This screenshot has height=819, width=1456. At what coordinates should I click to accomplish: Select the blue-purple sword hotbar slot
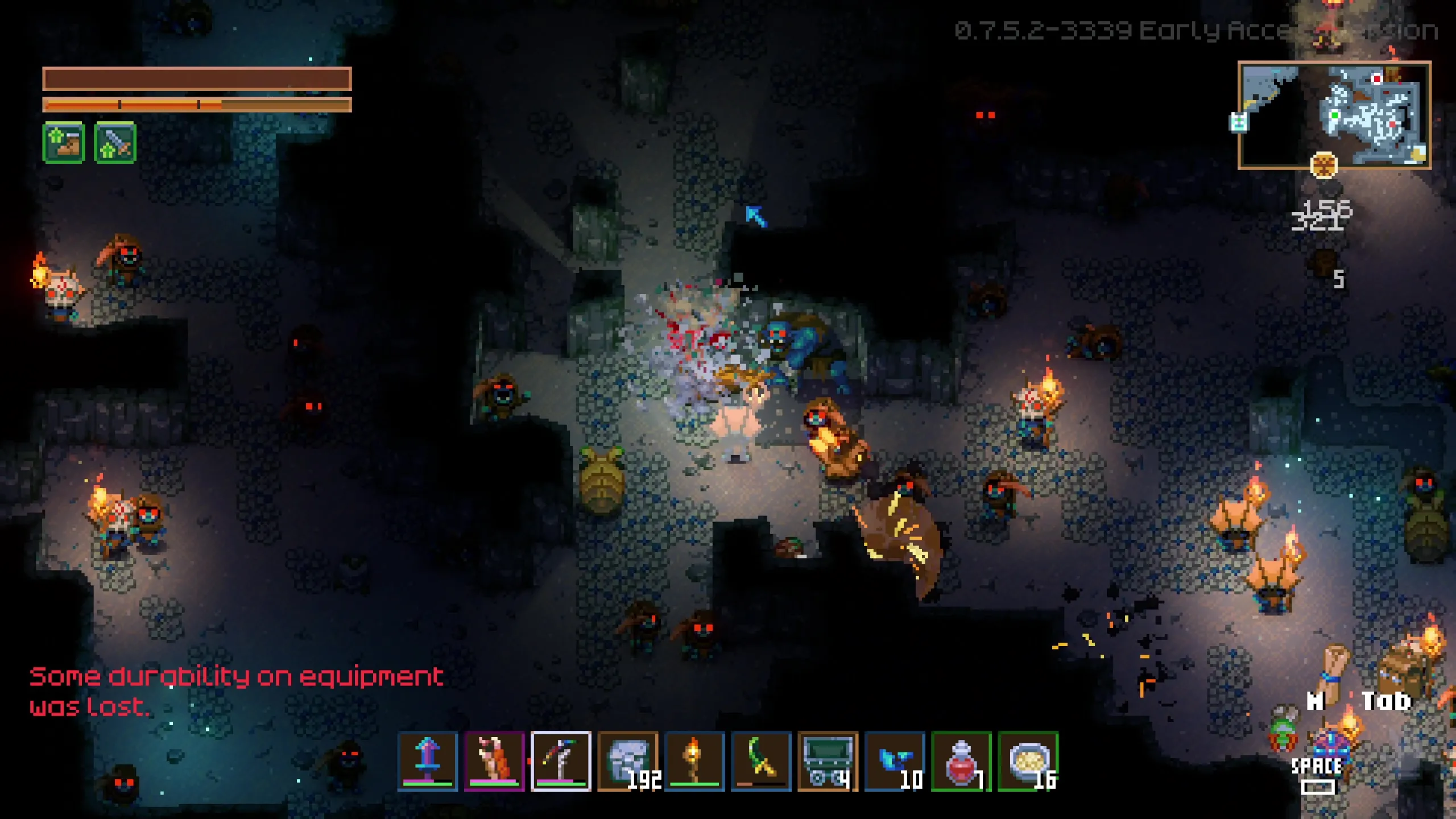click(x=427, y=761)
